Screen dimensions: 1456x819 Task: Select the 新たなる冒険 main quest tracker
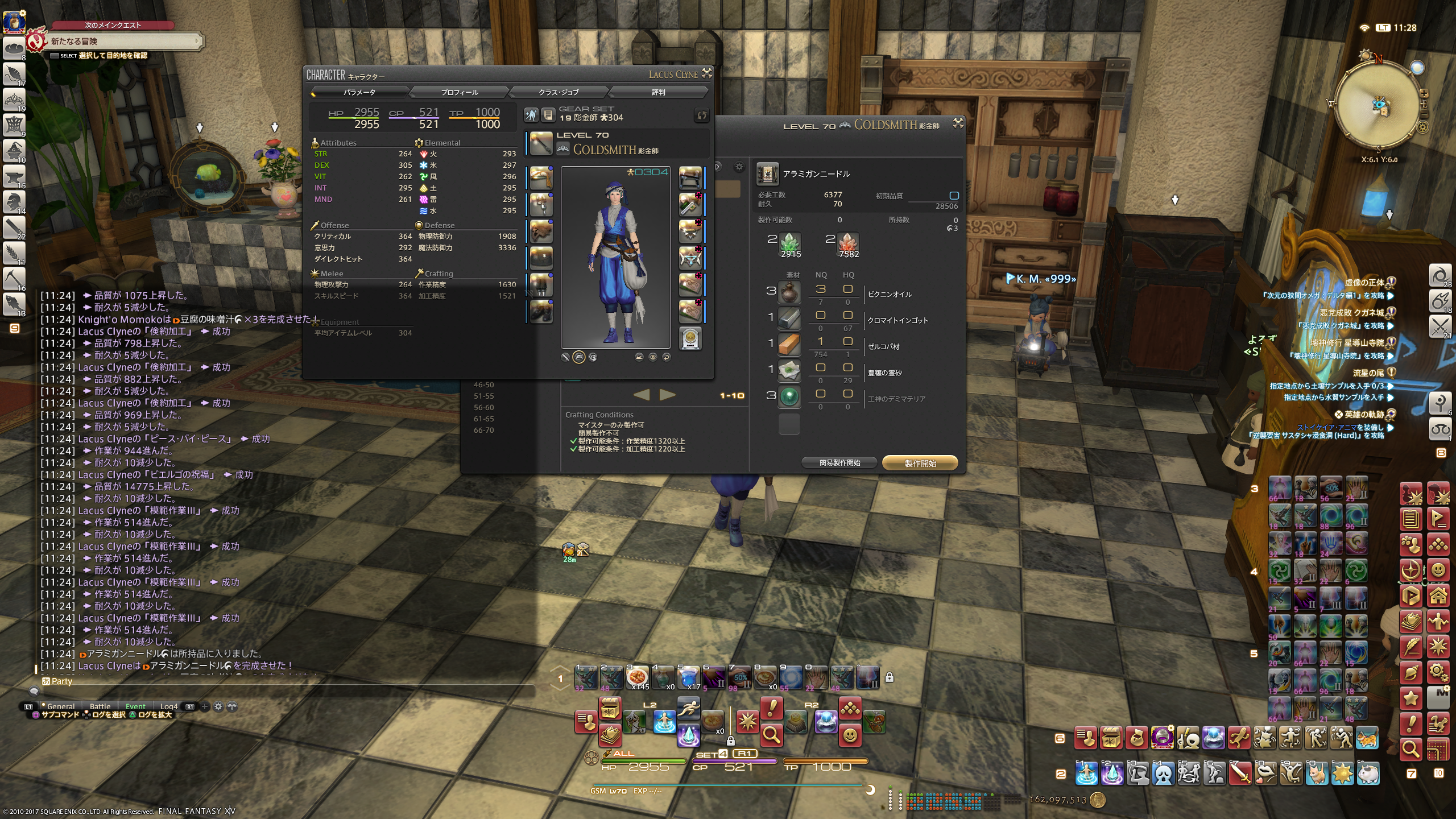pyautogui.click(x=122, y=42)
